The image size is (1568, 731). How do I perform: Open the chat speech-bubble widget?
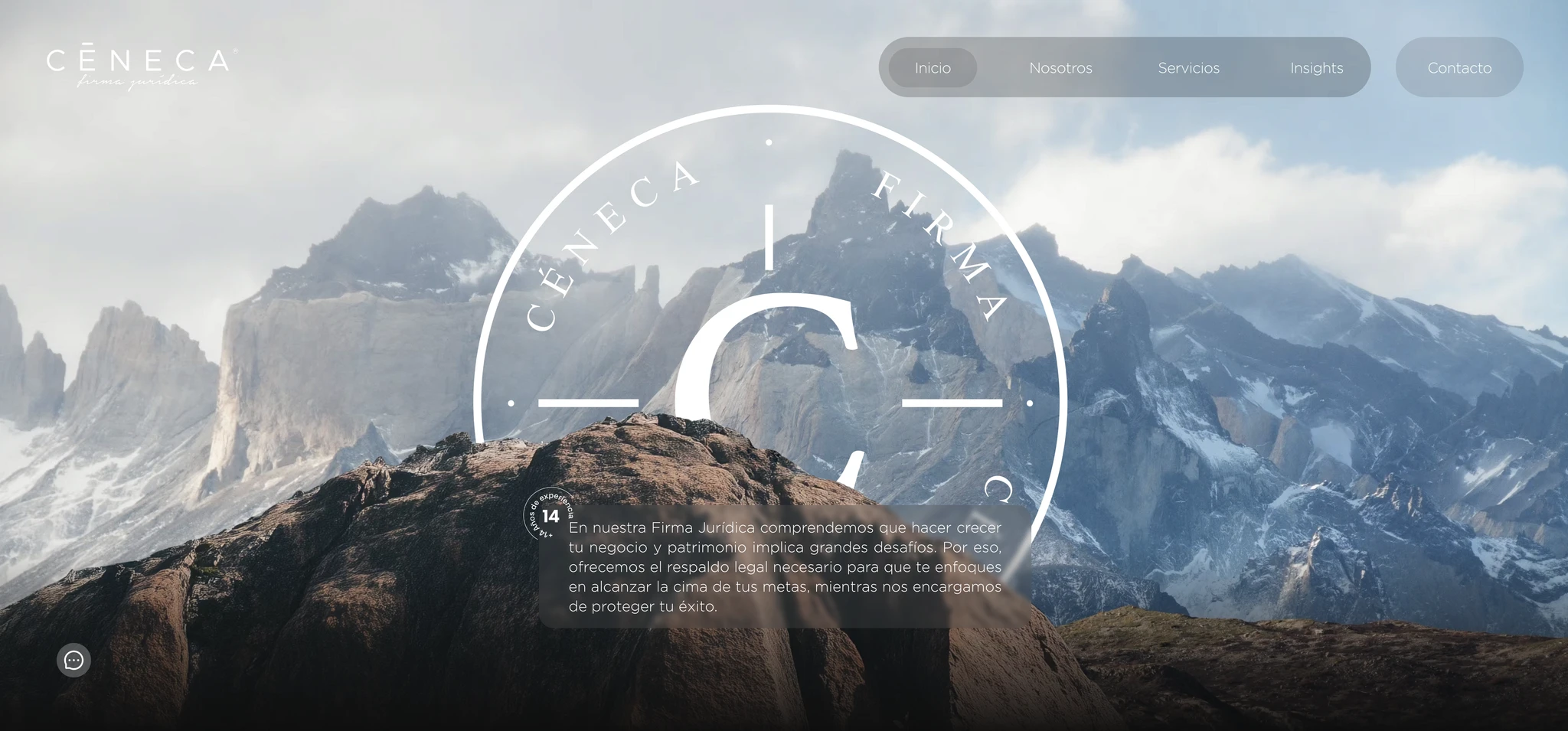[x=73, y=660]
